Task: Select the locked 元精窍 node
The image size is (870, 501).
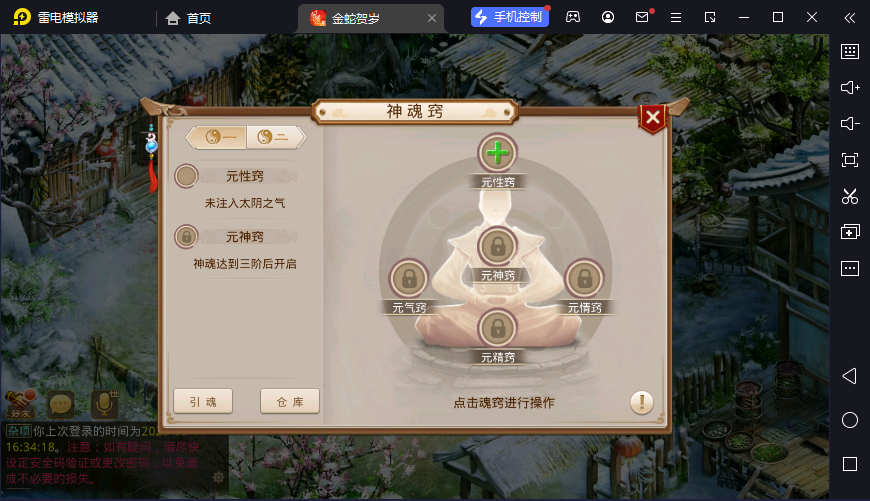Action: point(497,328)
